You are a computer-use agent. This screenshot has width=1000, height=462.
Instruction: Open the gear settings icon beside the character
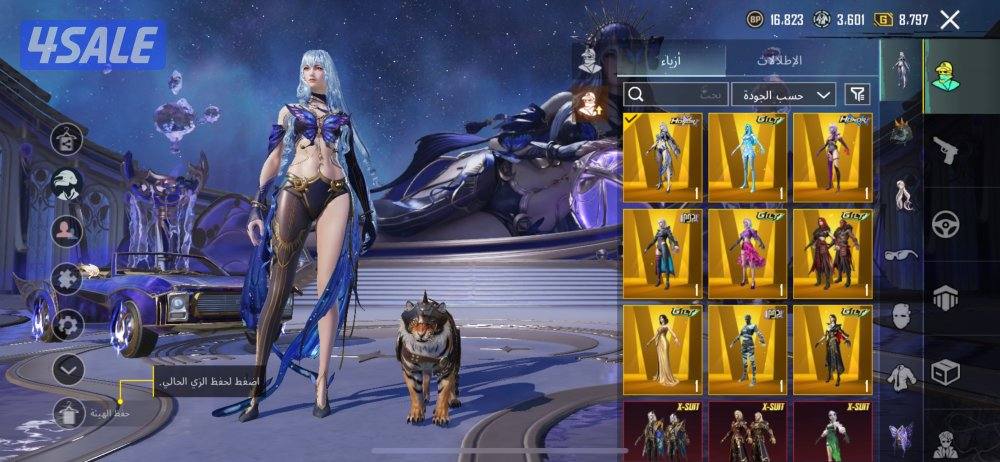pos(68,324)
